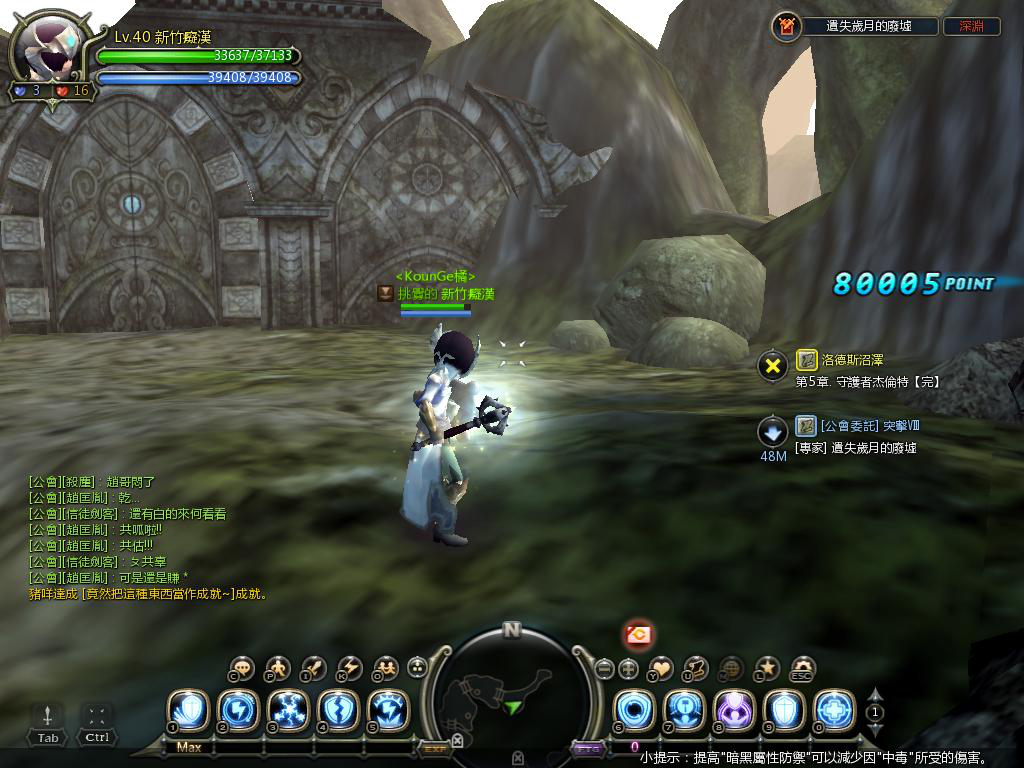Cast the chain lightning skill in slot 3
Screen dimensions: 1024x768
tap(288, 711)
